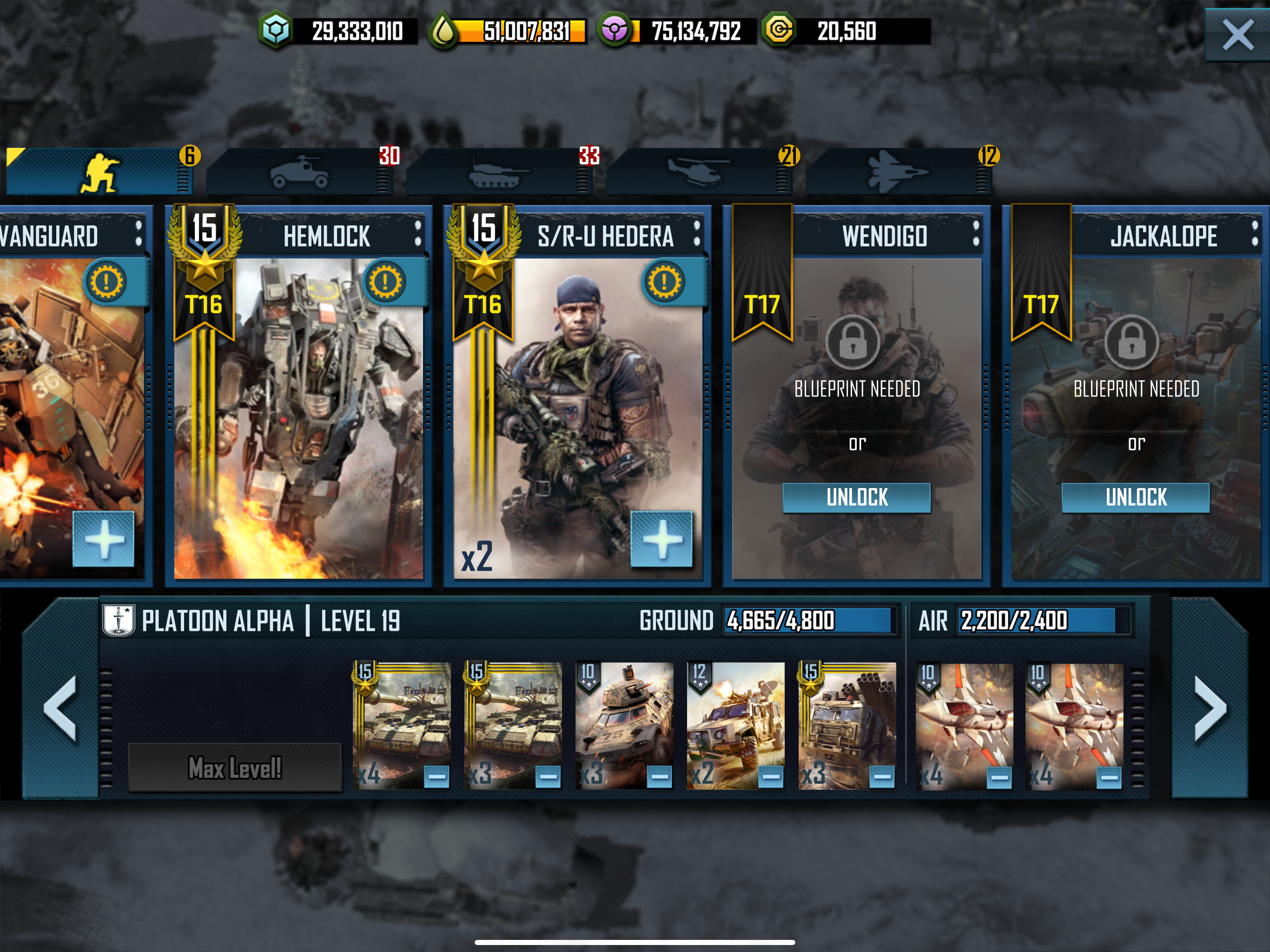Go to the next platoon

(1210, 708)
